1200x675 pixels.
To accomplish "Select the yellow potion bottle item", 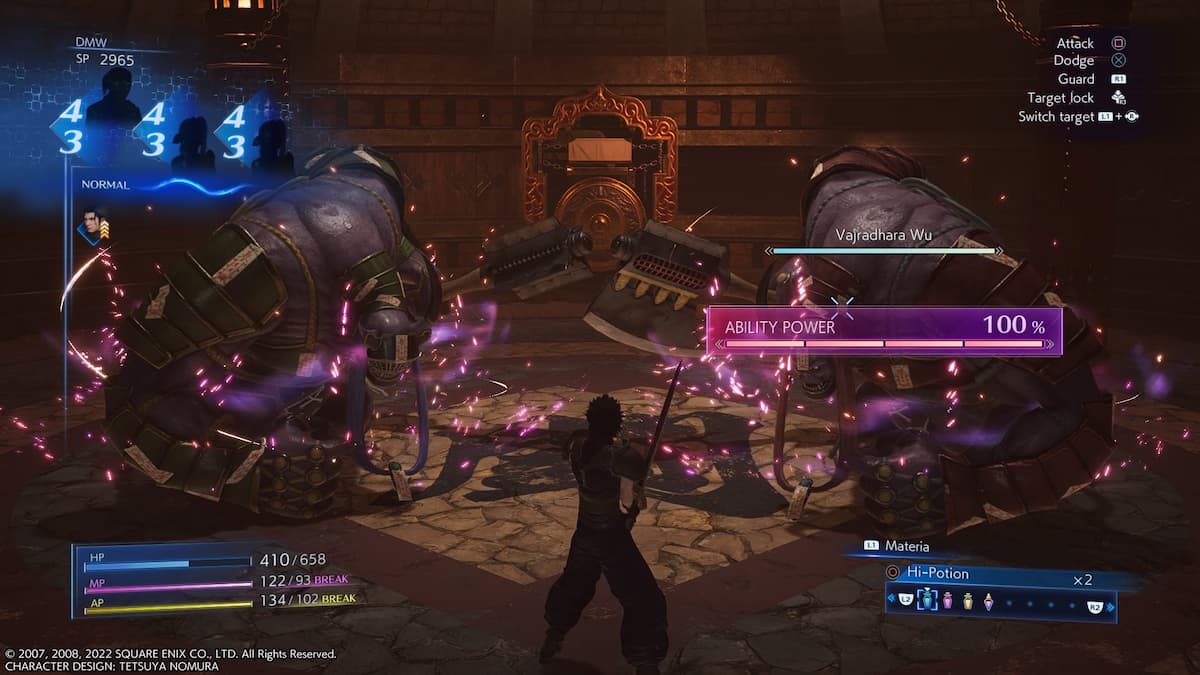I will [x=967, y=600].
